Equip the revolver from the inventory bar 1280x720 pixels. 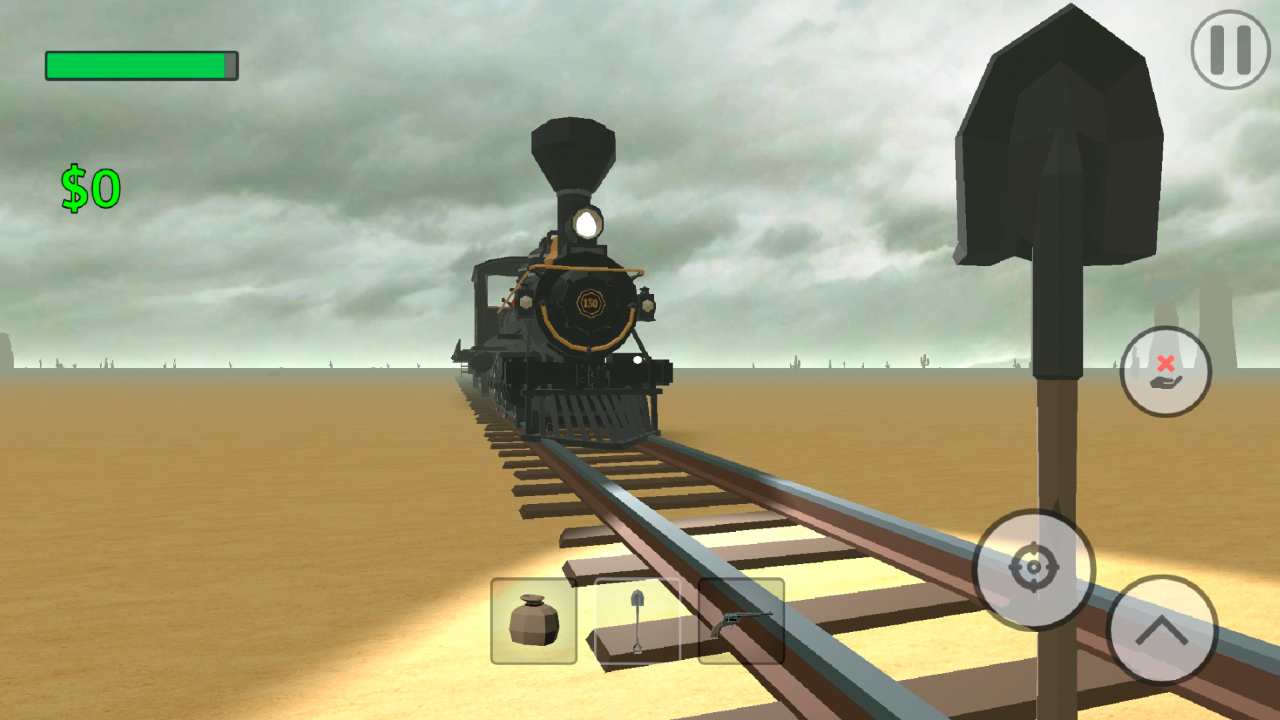(x=740, y=622)
